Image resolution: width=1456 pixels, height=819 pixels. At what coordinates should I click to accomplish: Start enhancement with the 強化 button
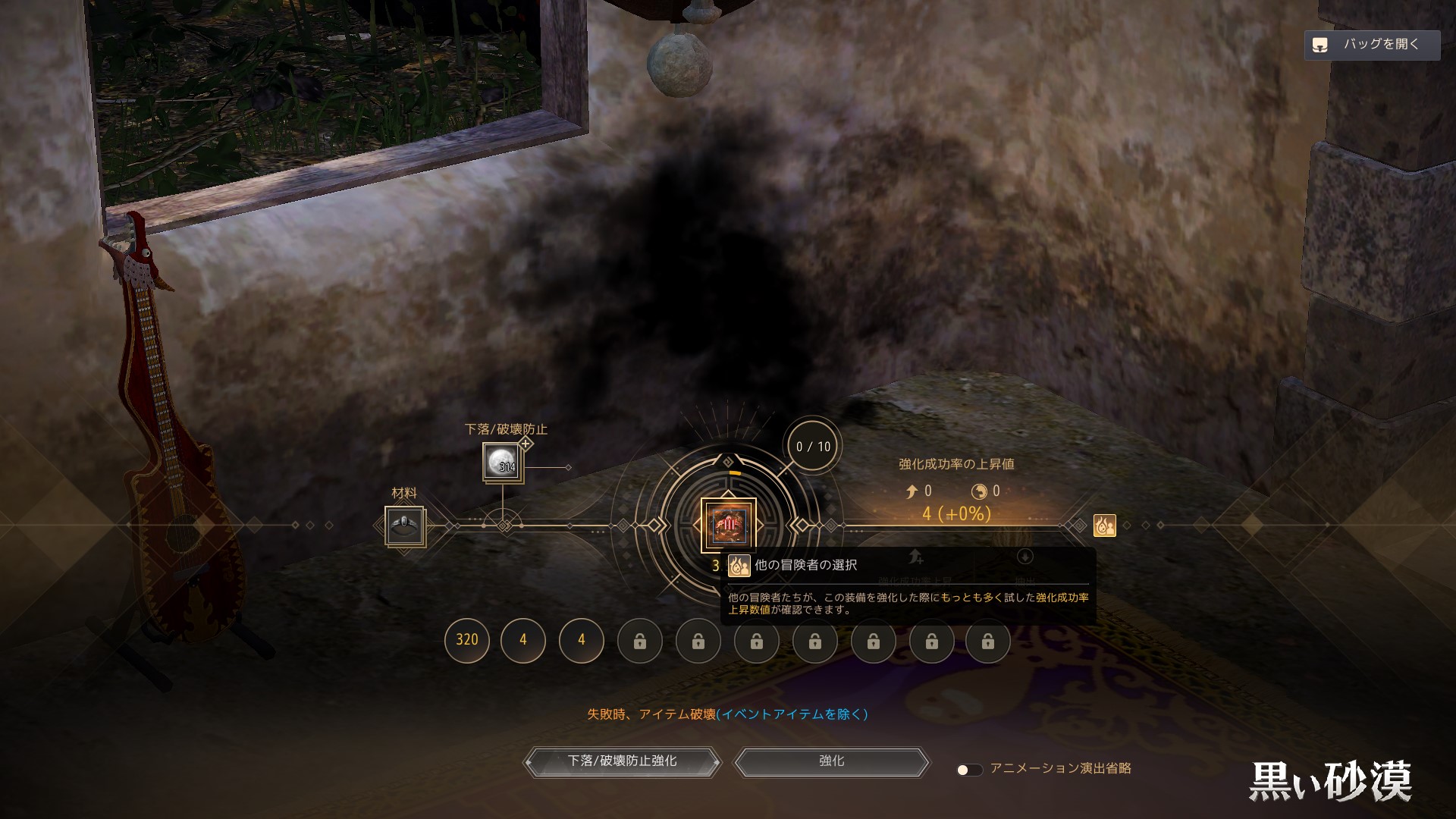point(831,761)
